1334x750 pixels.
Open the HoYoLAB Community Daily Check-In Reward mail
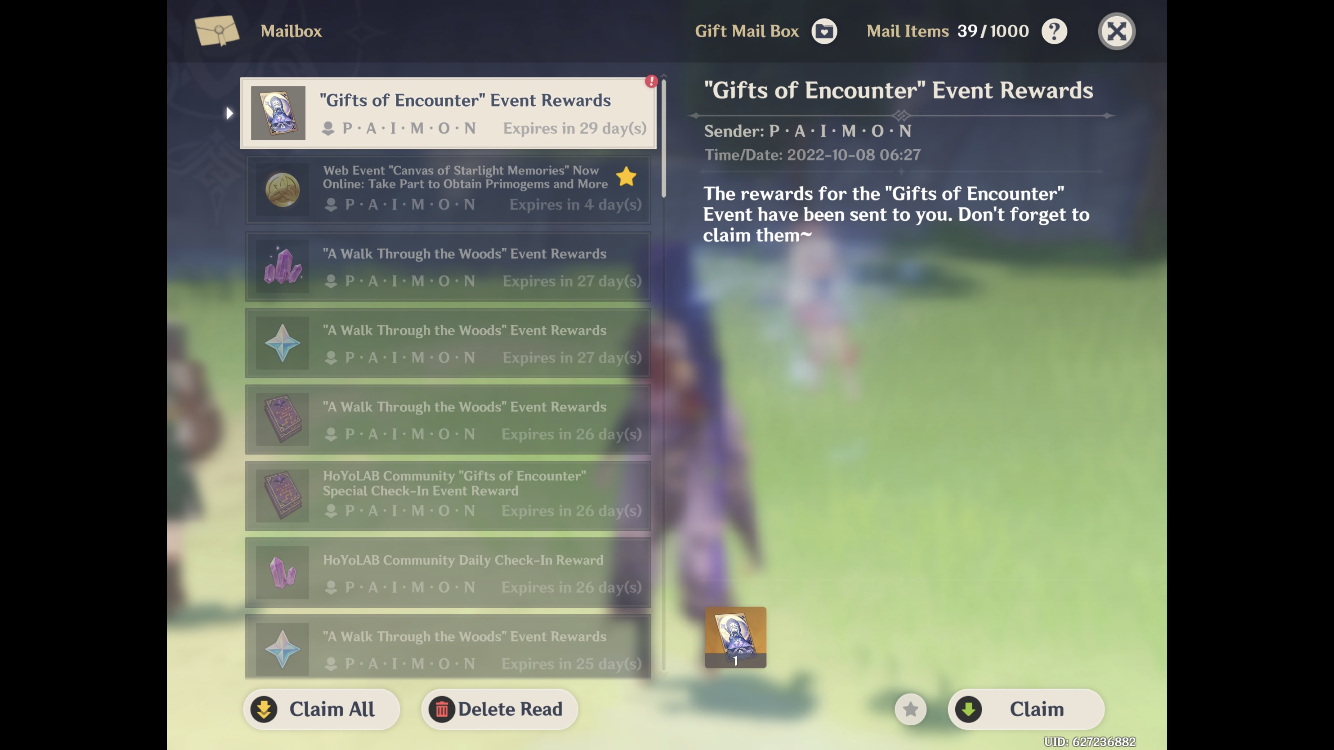tap(448, 572)
